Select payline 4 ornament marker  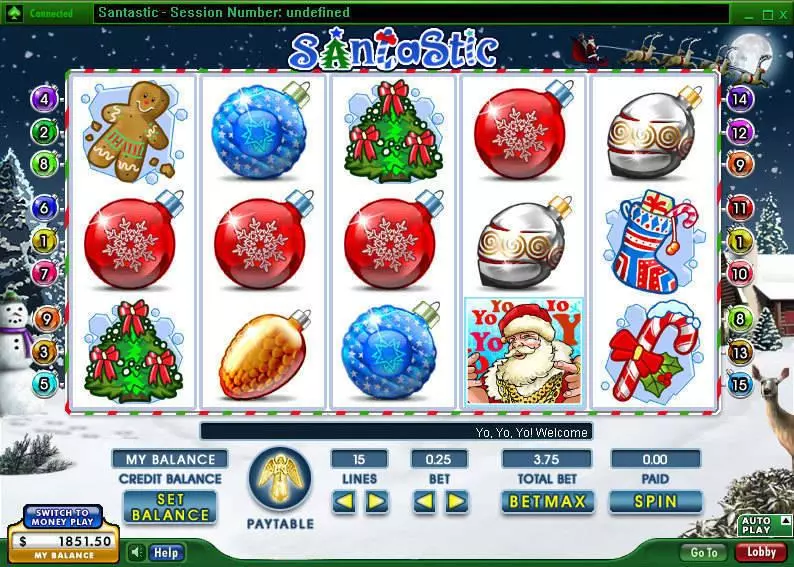[x=44, y=98]
